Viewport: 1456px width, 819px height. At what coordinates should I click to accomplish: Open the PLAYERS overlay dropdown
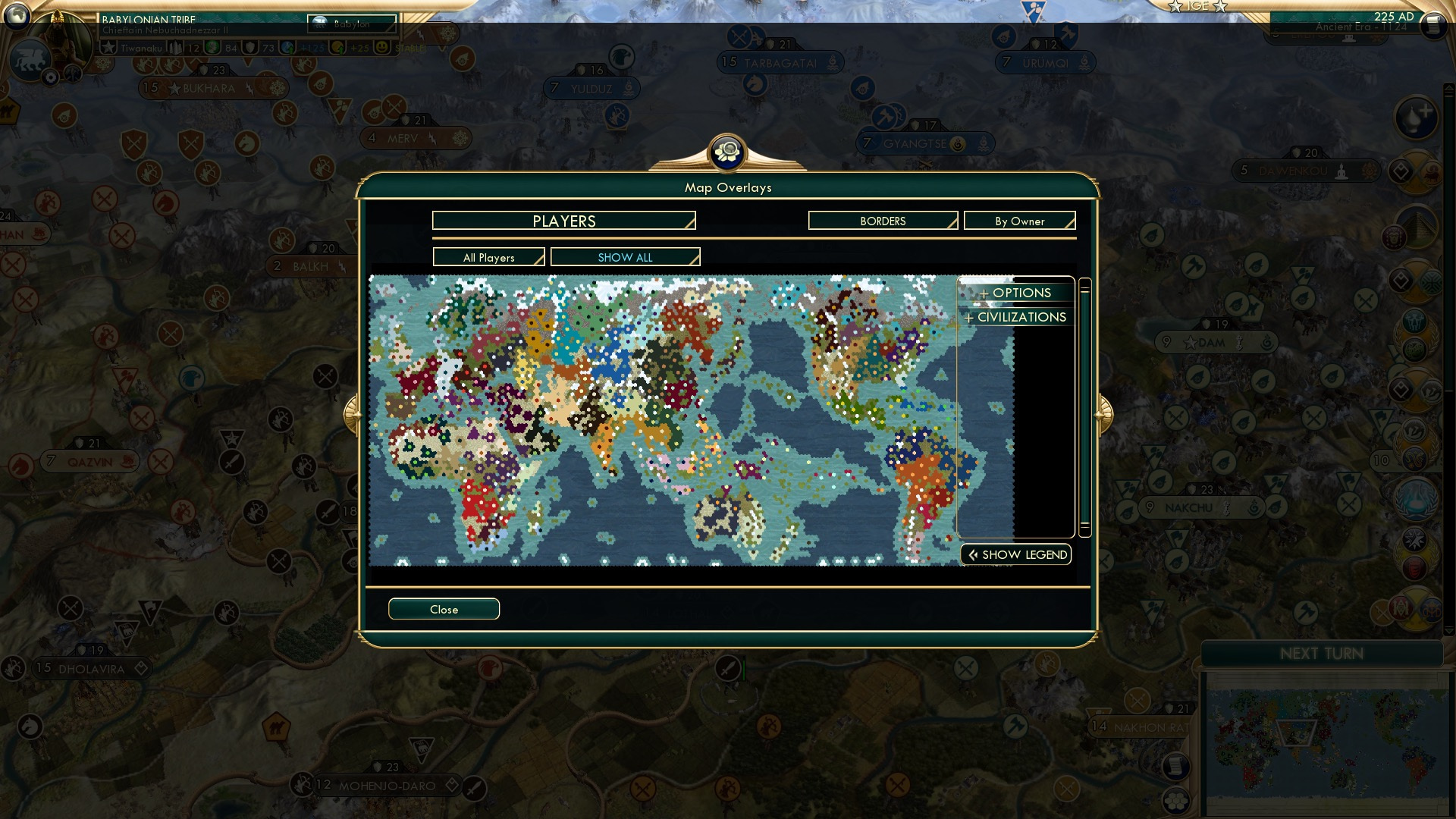(563, 221)
